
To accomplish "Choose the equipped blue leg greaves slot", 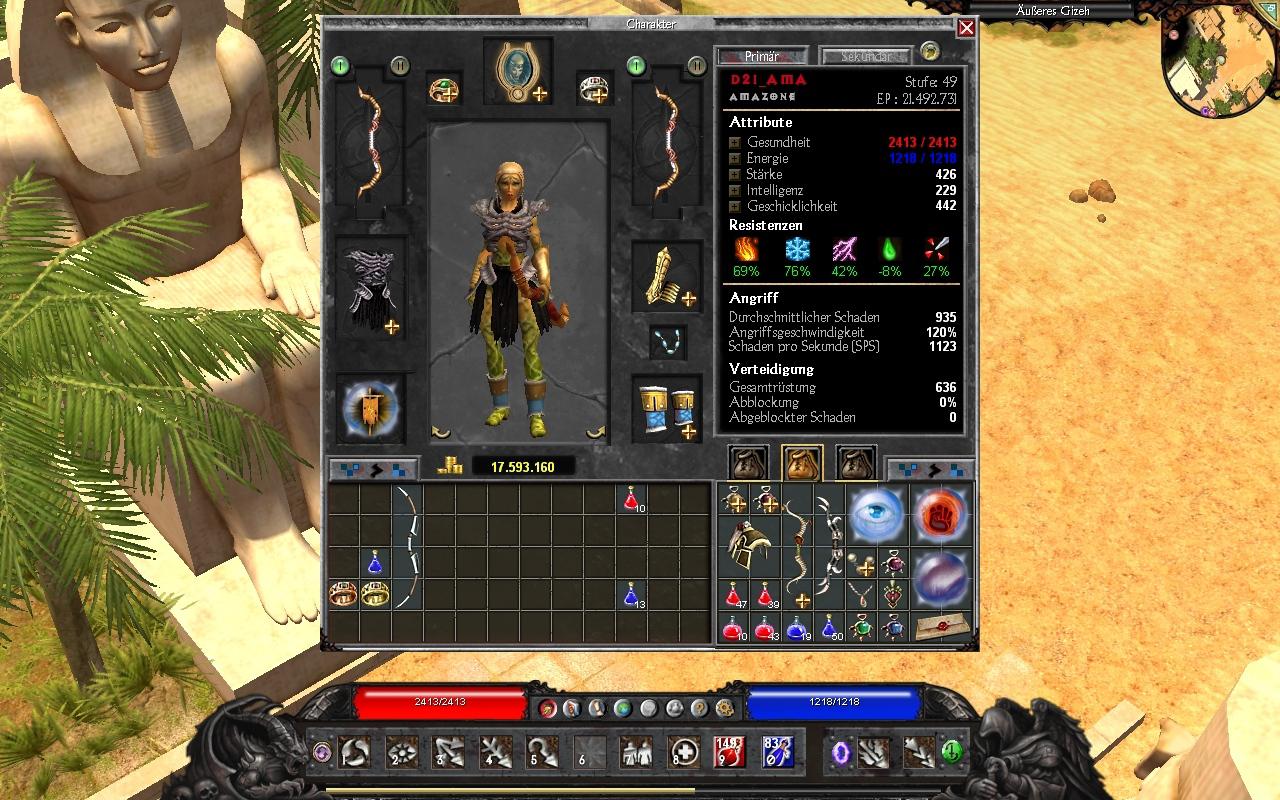I will 667,410.
